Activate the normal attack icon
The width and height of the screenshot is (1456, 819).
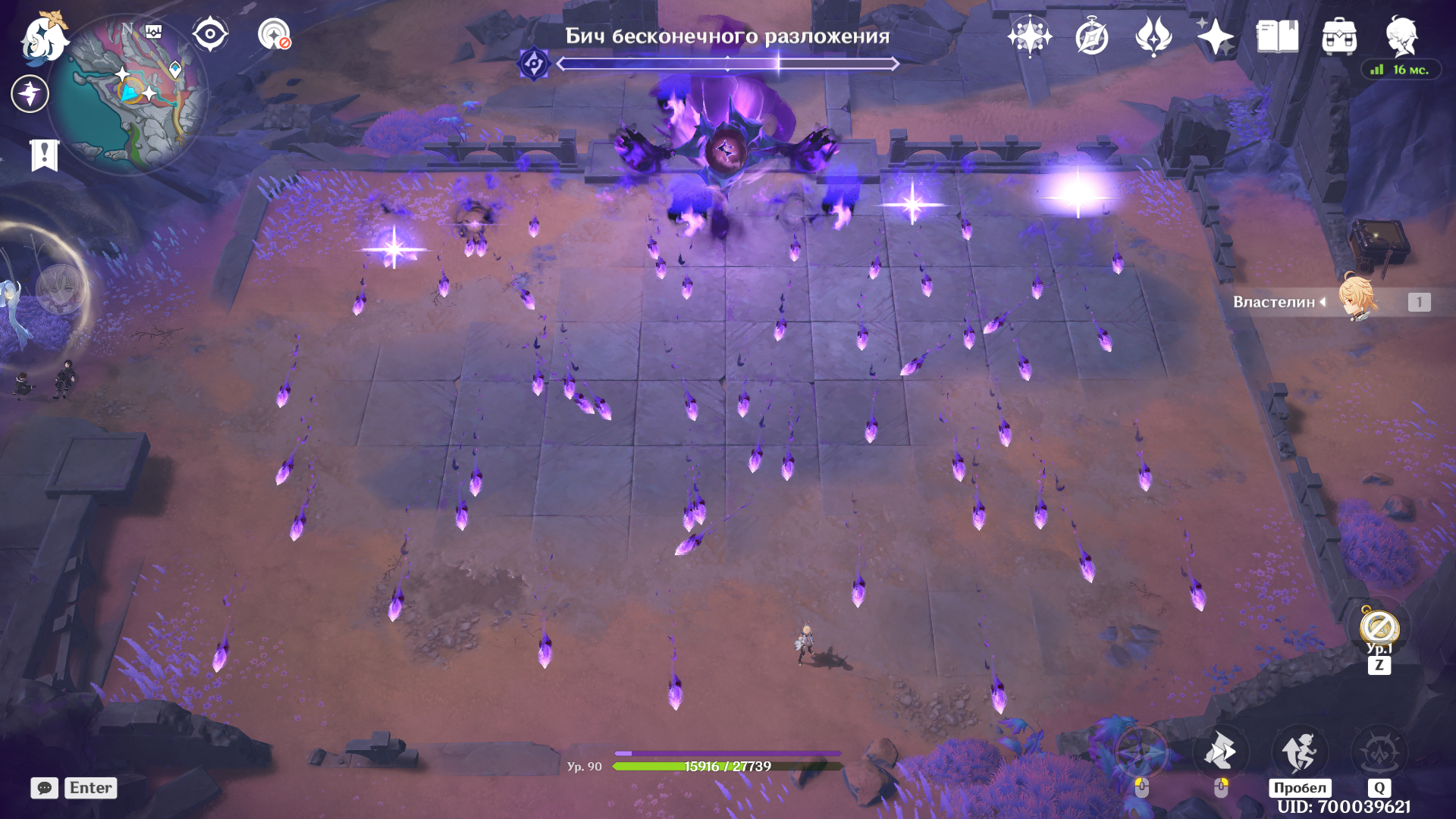tap(1141, 752)
